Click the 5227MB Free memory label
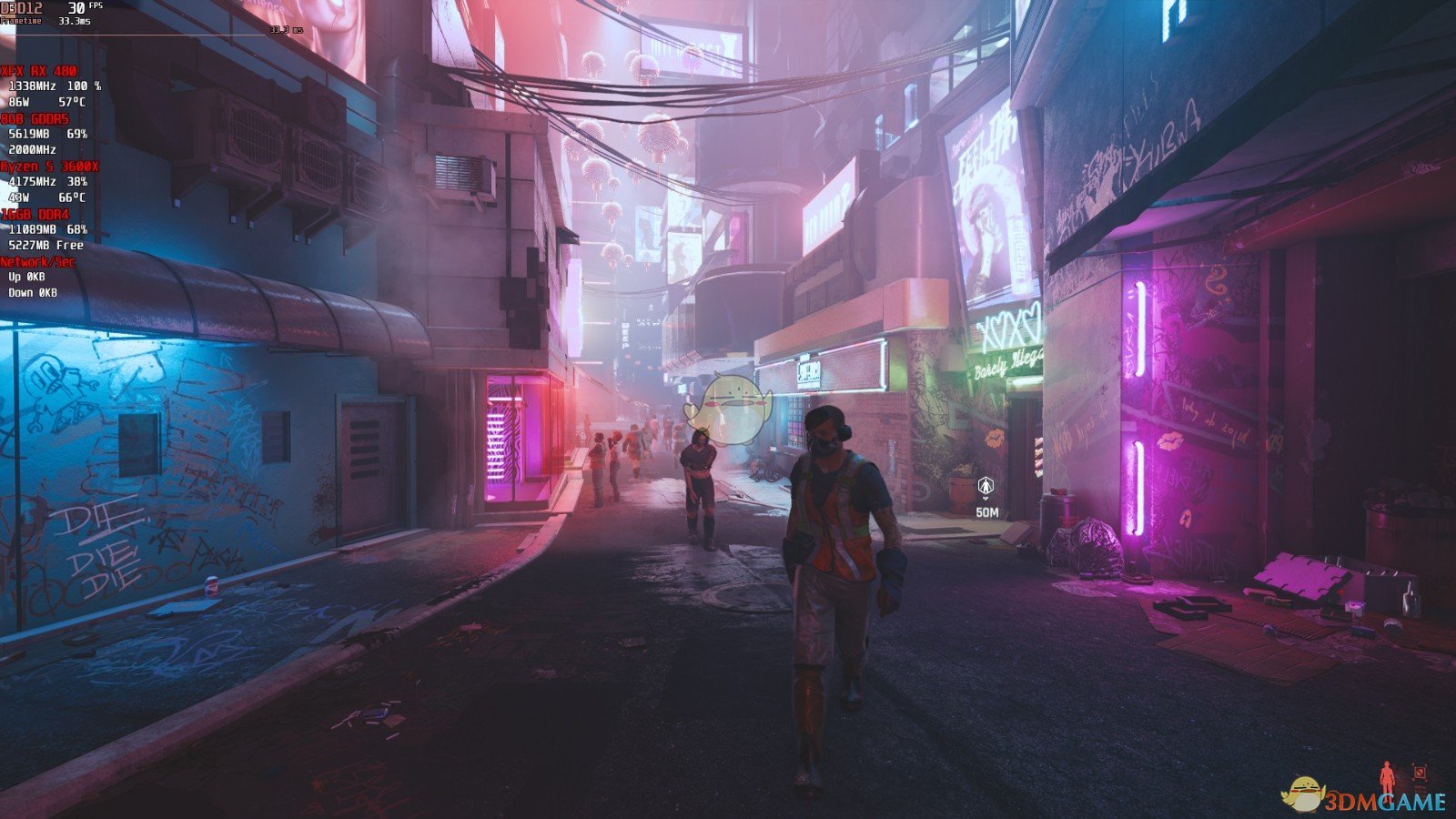This screenshot has height=819, width=1456. (x=45, y=245)
